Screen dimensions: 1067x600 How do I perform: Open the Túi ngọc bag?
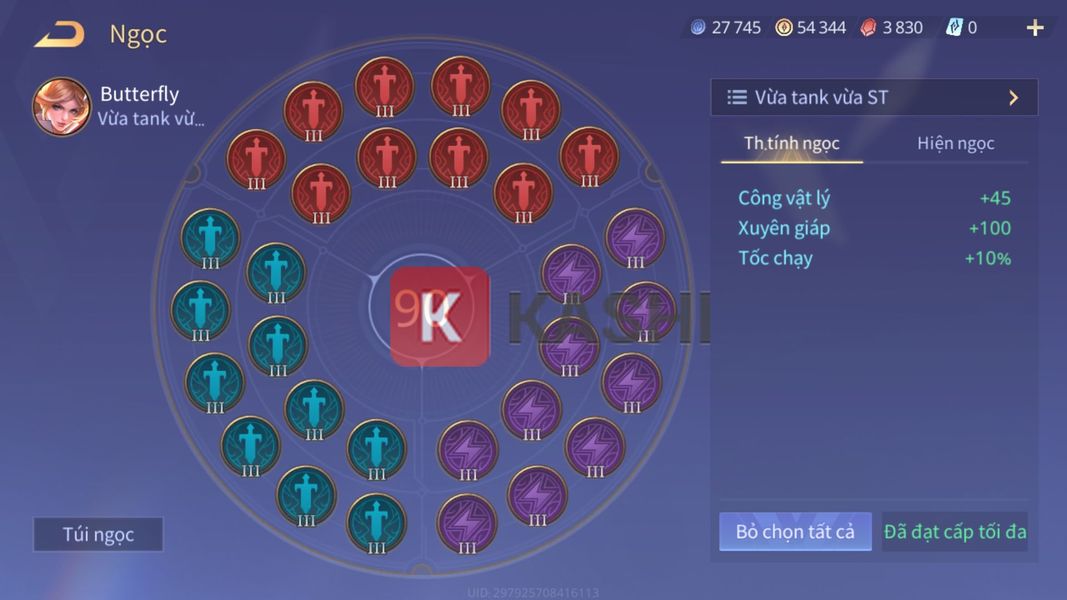pos(98,534)
